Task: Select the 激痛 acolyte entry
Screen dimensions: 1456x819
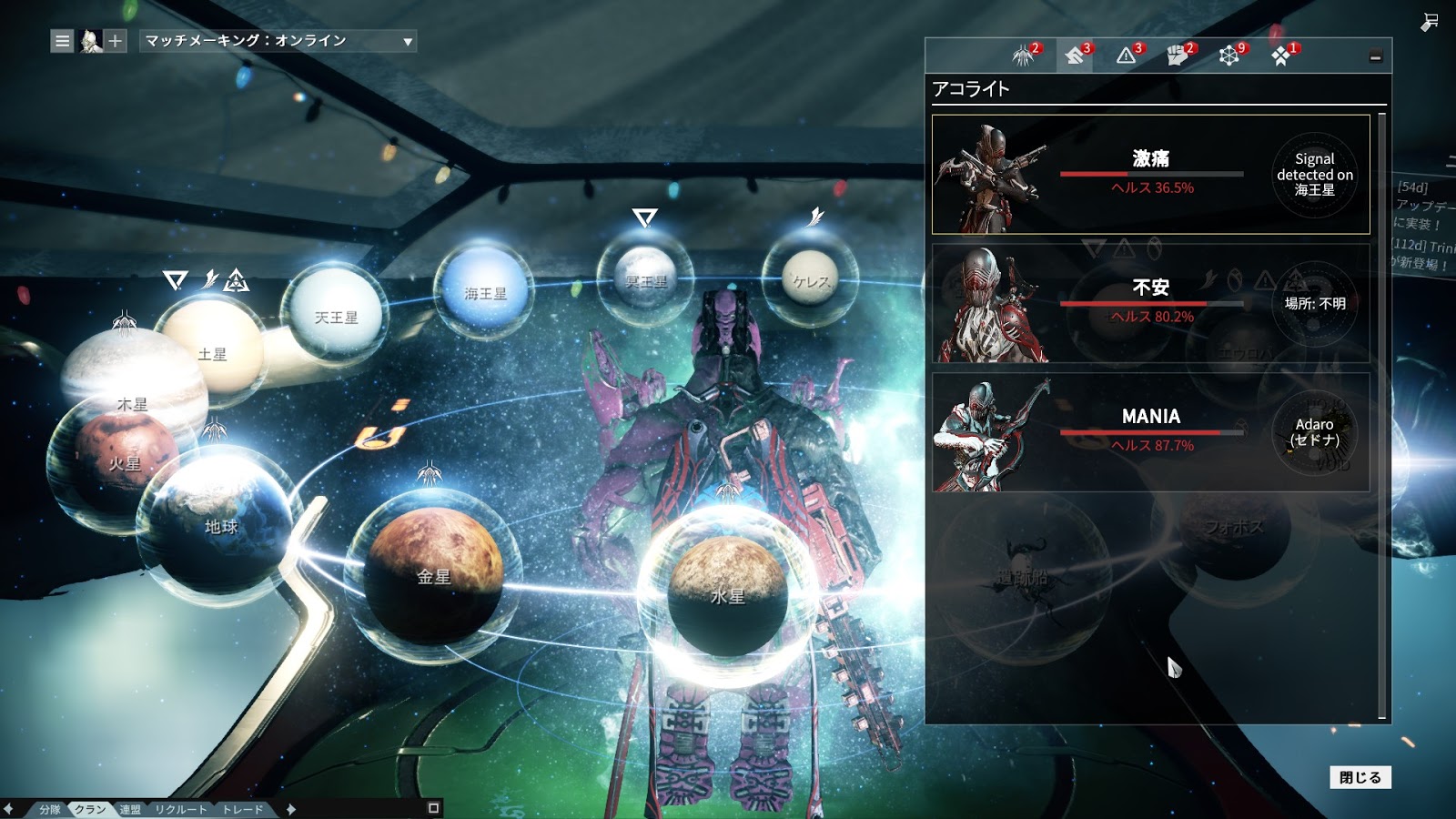Action: (1150, 174)
